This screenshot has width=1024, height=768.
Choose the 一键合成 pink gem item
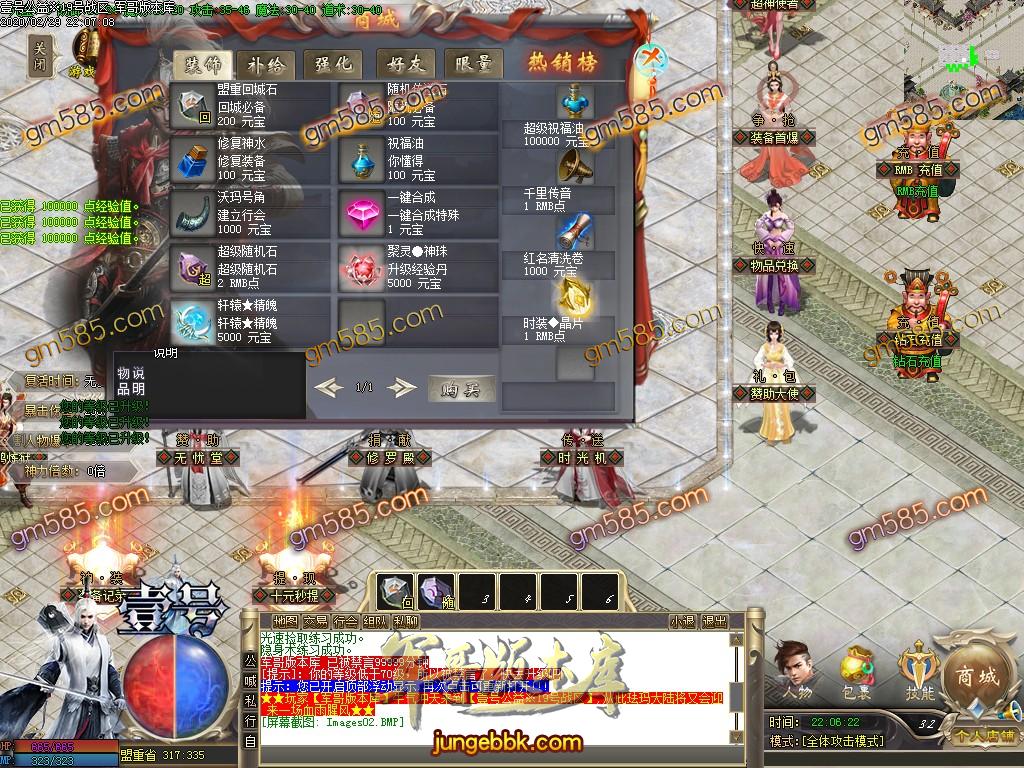[361, 213]
